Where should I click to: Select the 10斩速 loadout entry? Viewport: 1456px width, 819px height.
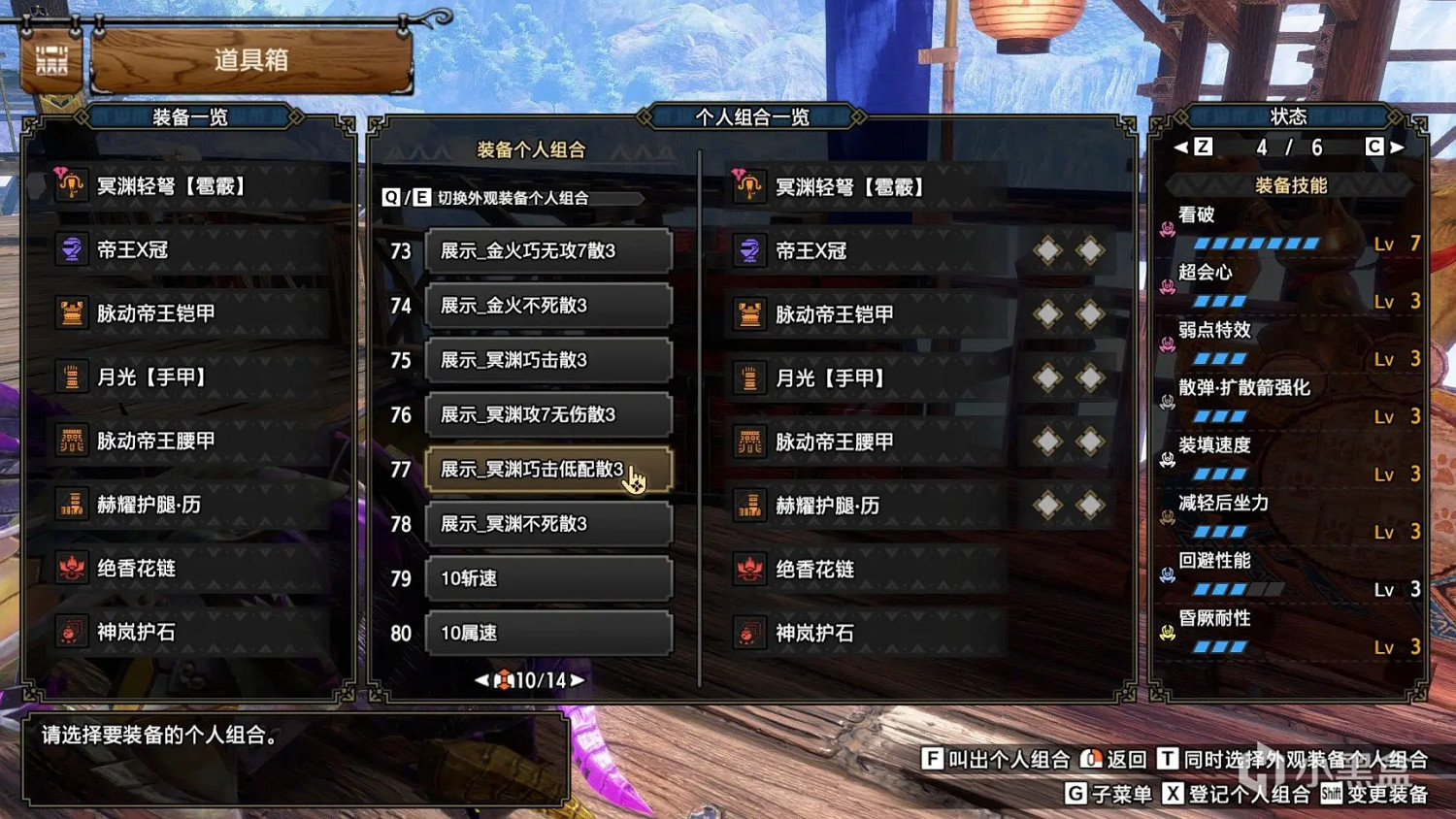point(548,578)
